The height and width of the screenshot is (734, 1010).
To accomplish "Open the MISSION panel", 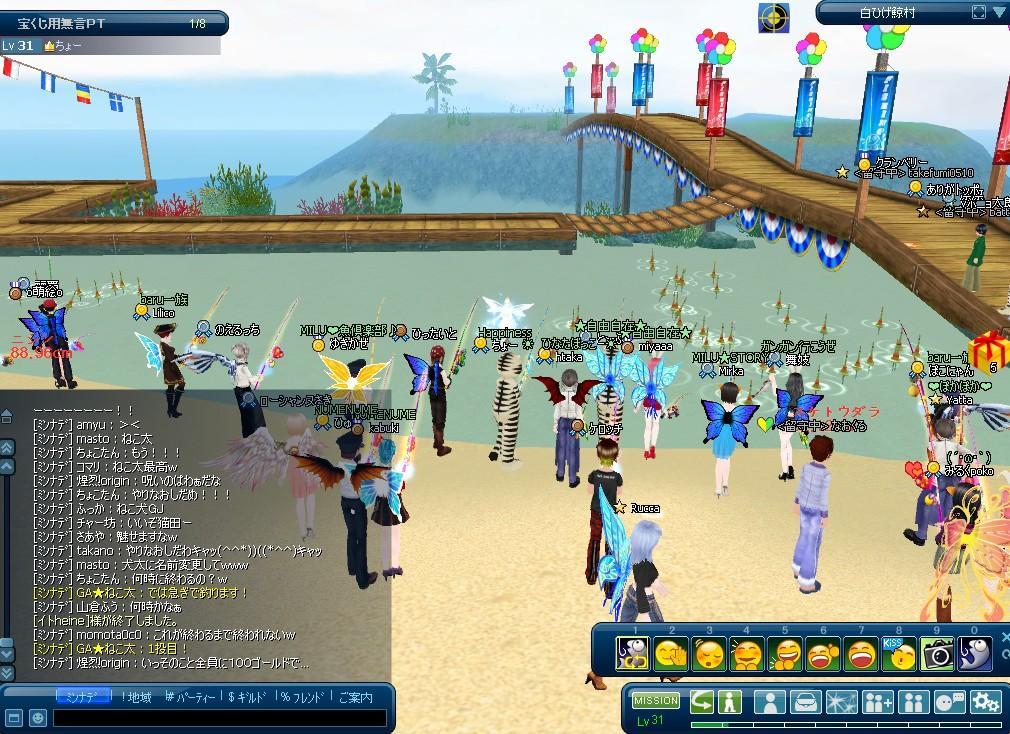I will pos(656,701).
